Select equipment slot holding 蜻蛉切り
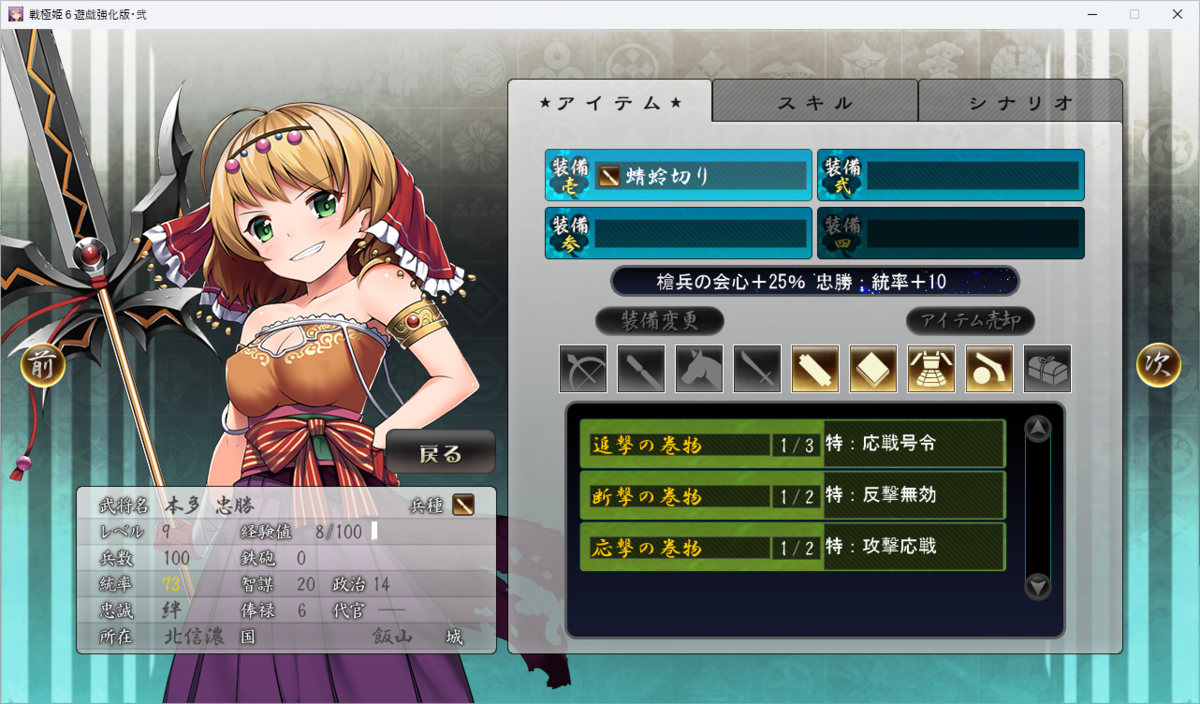 click(x=679, y=176)
